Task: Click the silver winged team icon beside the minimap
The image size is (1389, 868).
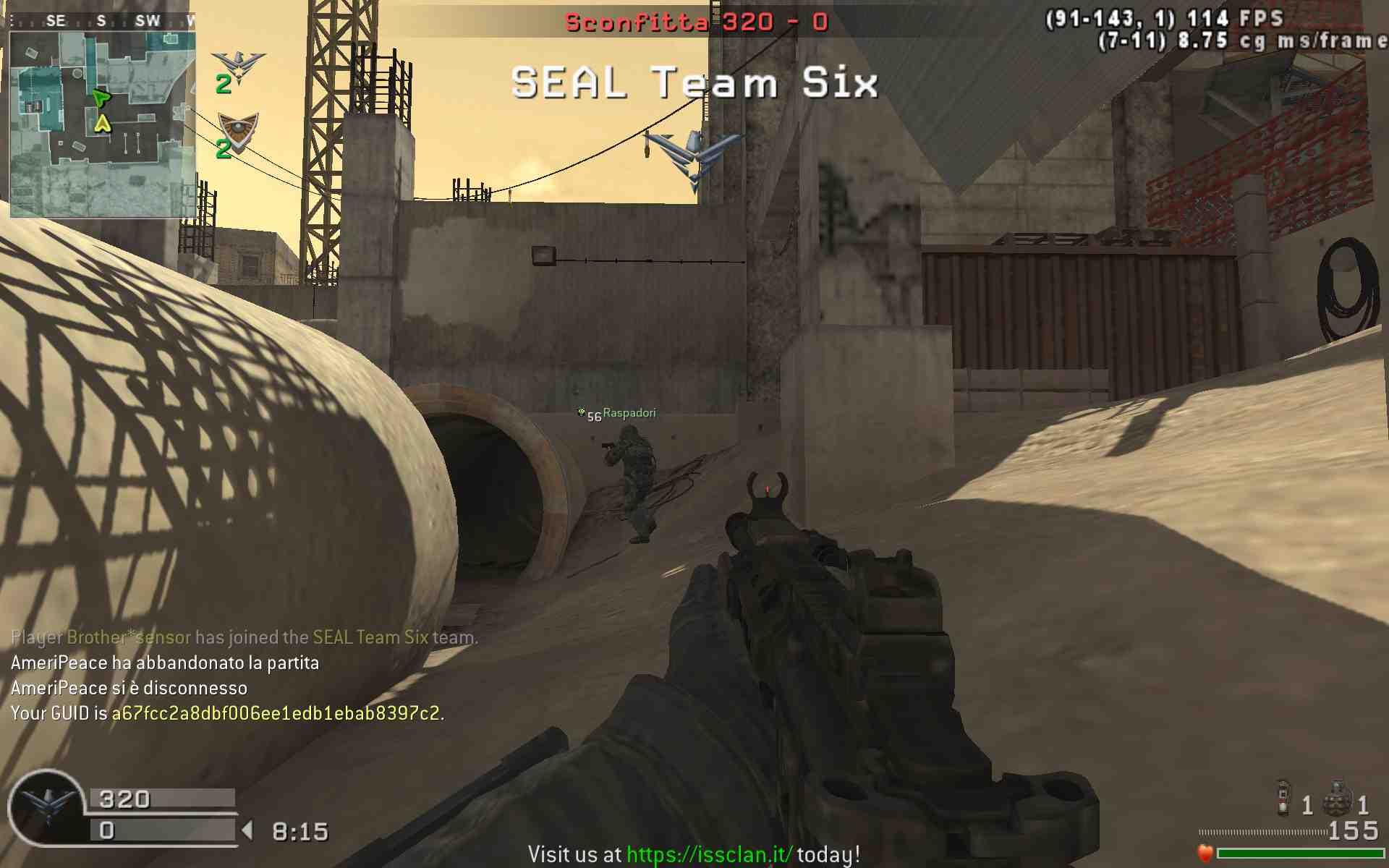Action: click(x=238, y=65)
